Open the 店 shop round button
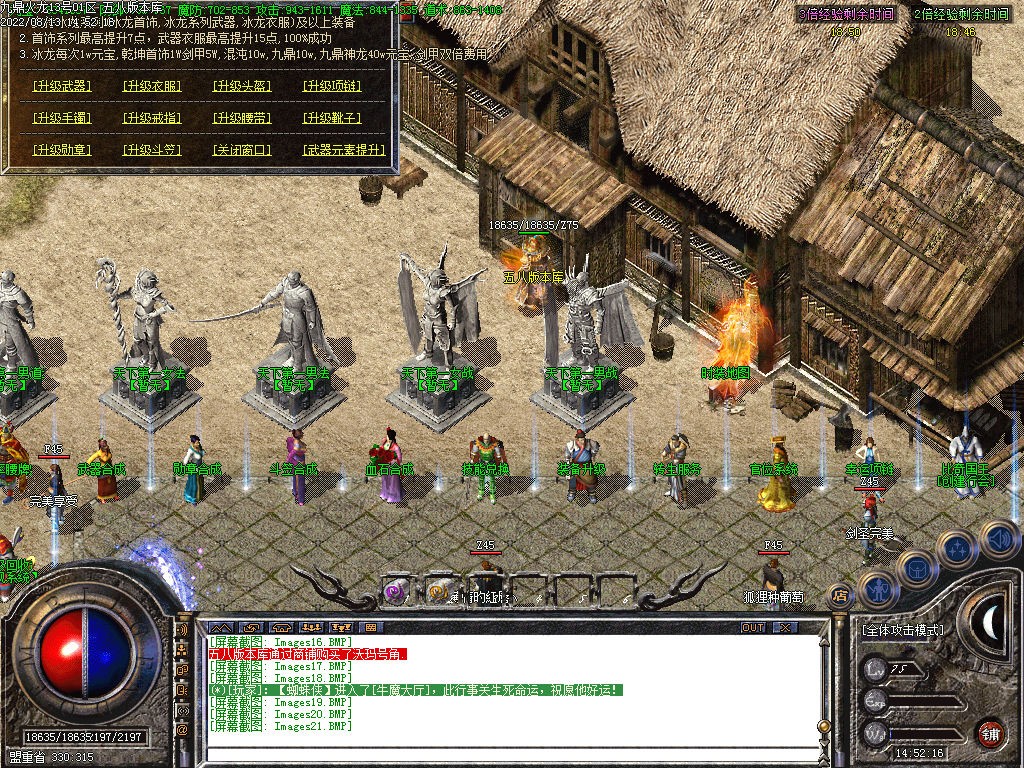1024x768 pixels. click(x=841, y=596)
